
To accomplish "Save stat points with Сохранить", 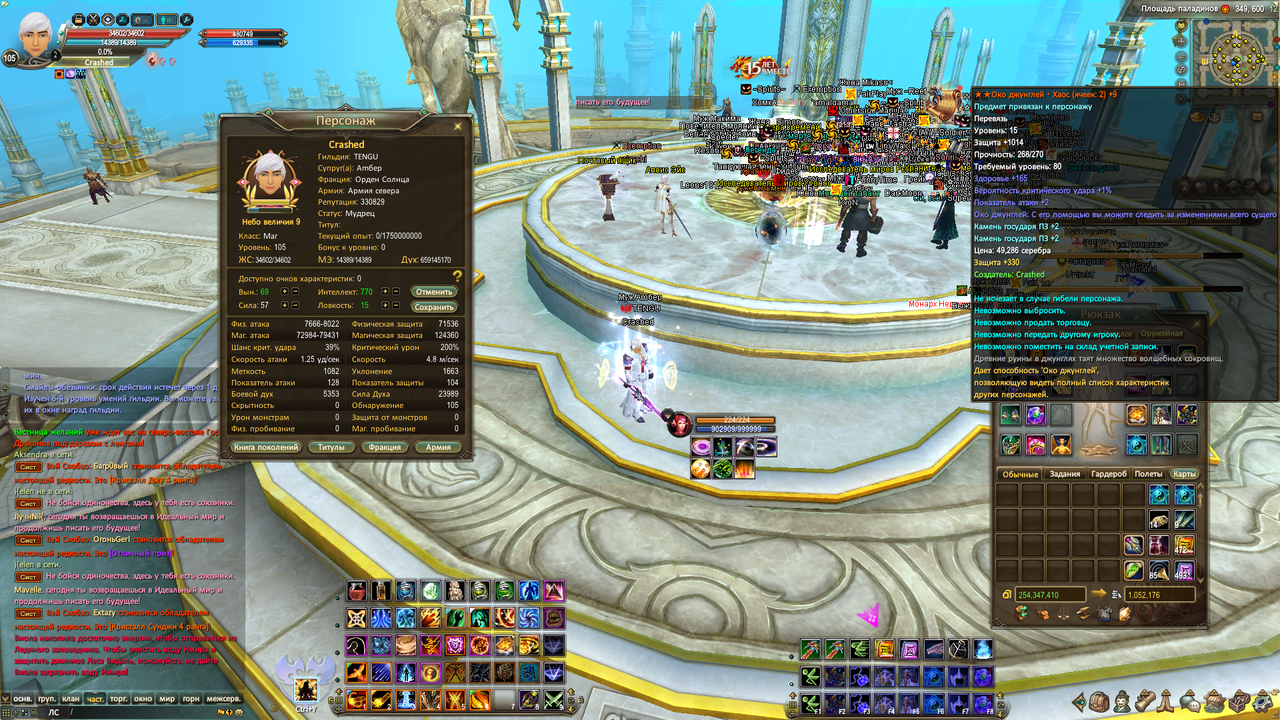I will click(434, 307).
